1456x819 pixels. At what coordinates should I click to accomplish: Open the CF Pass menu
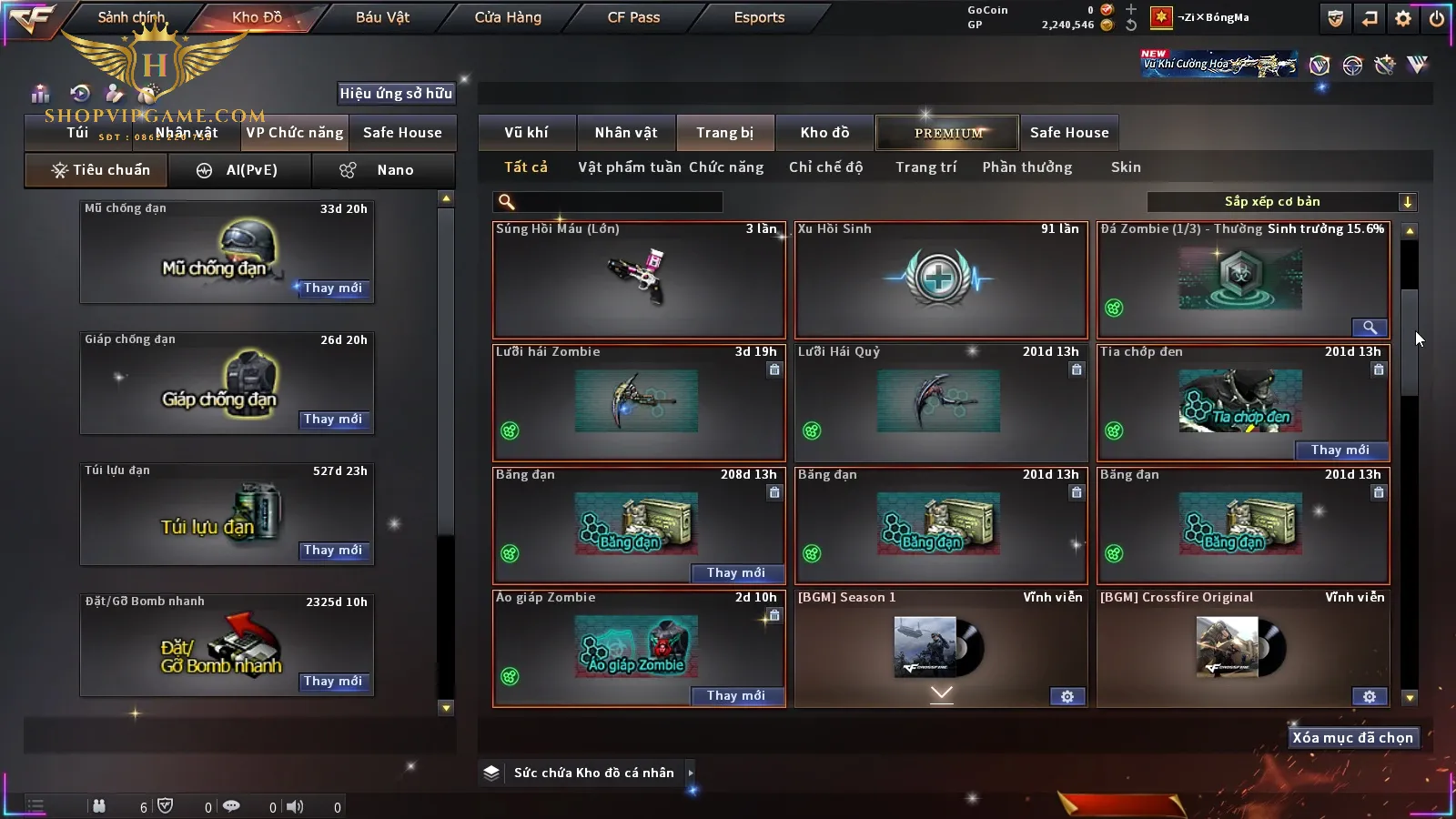(633, 17)
